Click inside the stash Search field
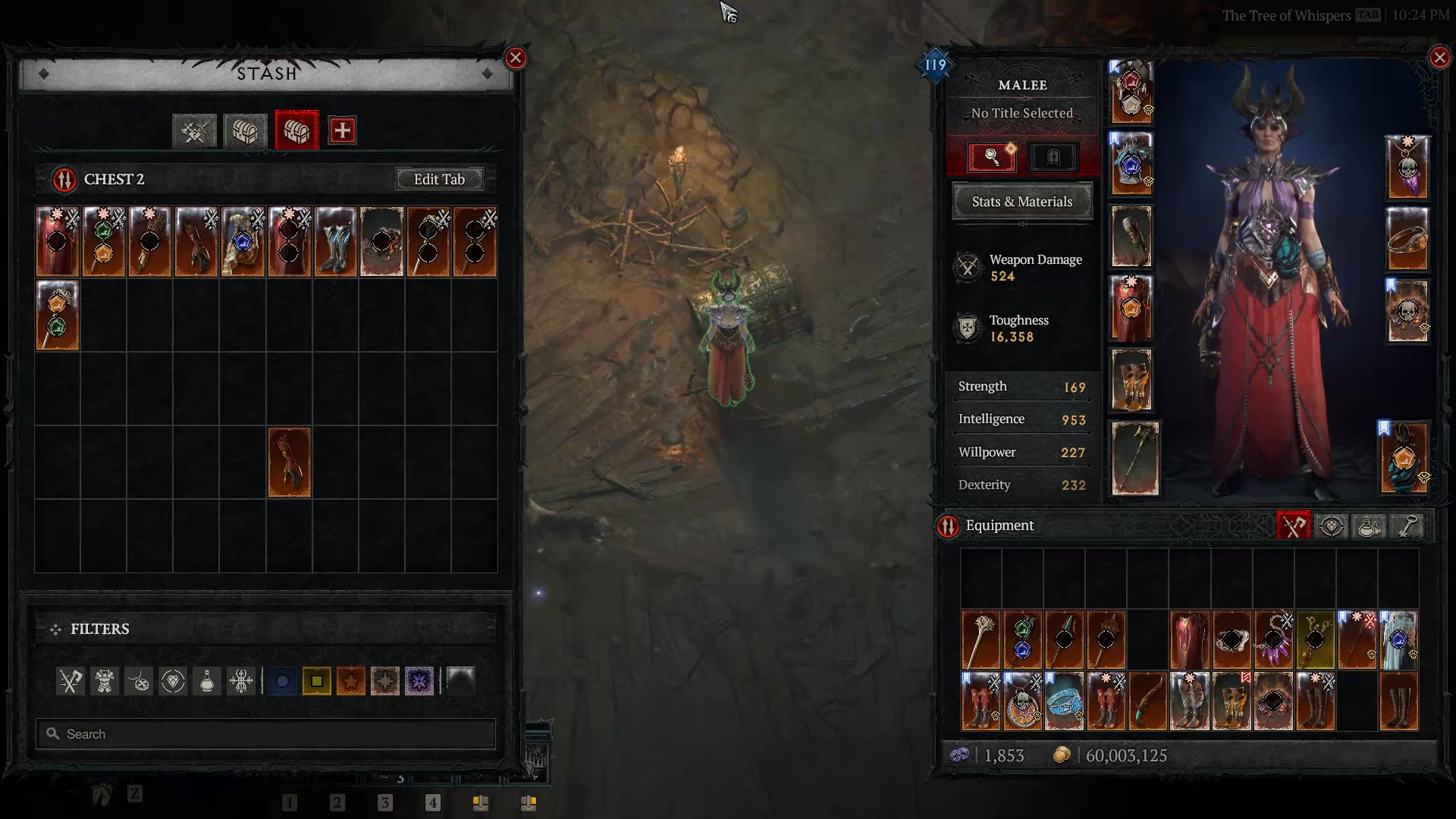 pos(265,733)
